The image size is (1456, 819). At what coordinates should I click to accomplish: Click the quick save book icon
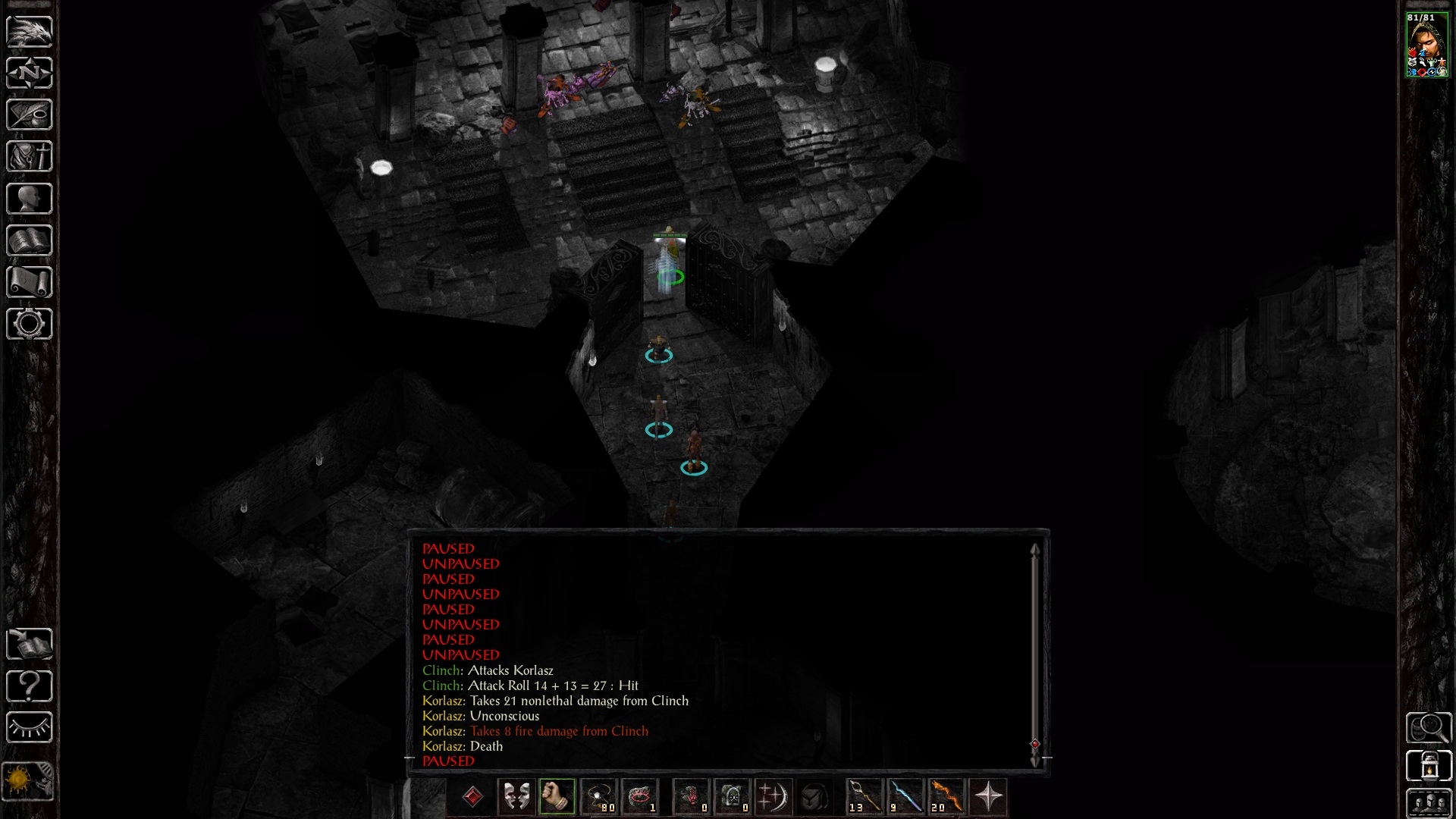pos(30,645)
